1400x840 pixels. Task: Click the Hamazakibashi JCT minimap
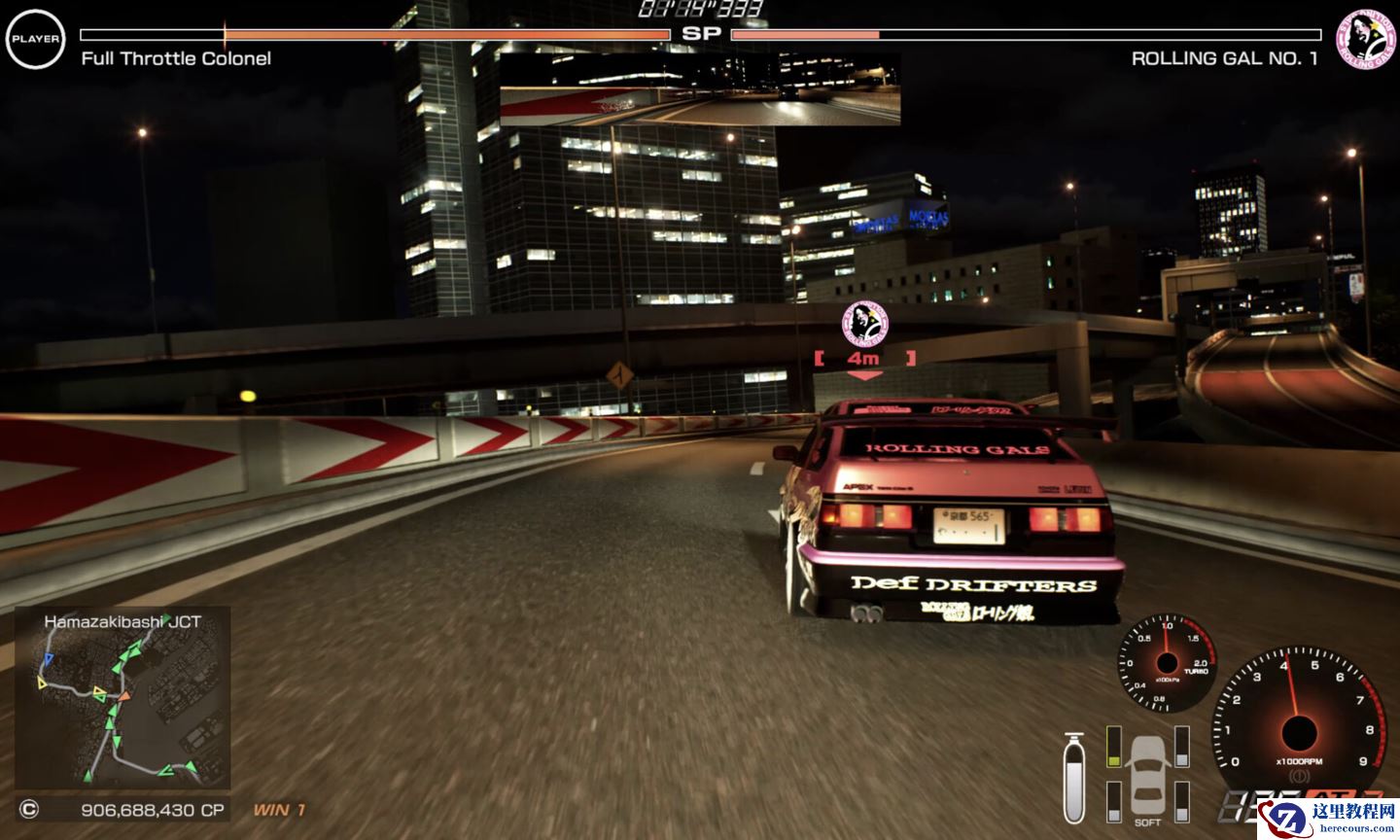click(122, 698)
